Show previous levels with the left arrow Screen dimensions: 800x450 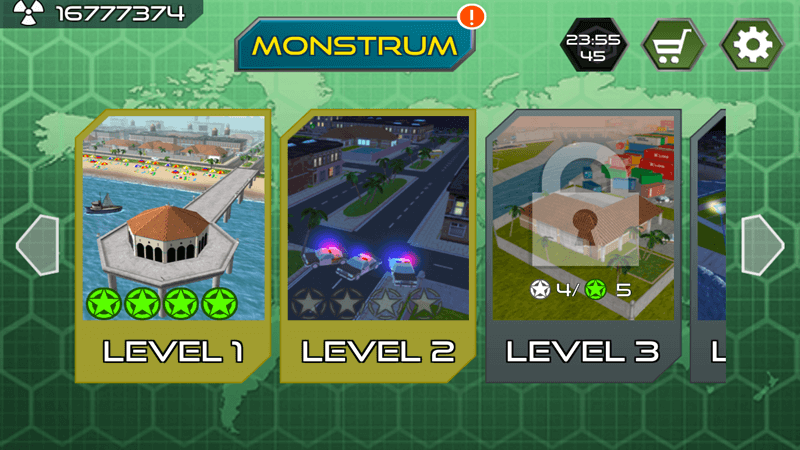36,245
